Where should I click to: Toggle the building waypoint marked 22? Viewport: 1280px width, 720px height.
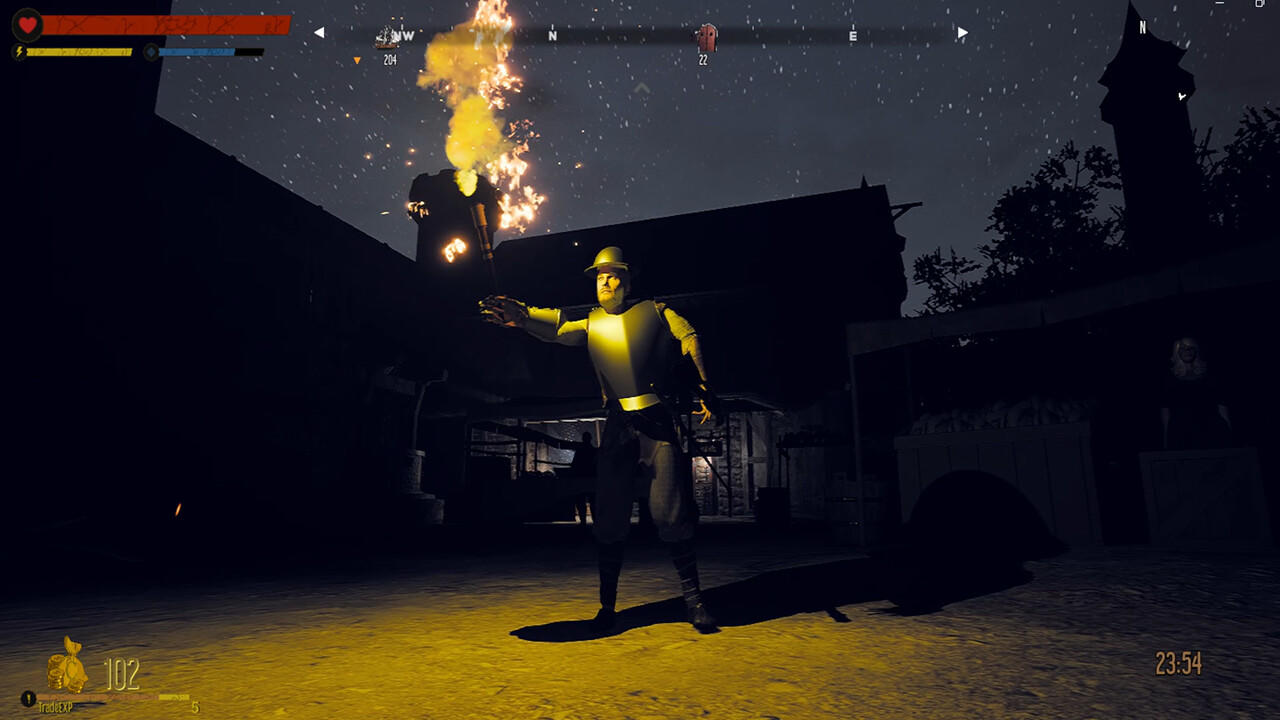(703, 59)
